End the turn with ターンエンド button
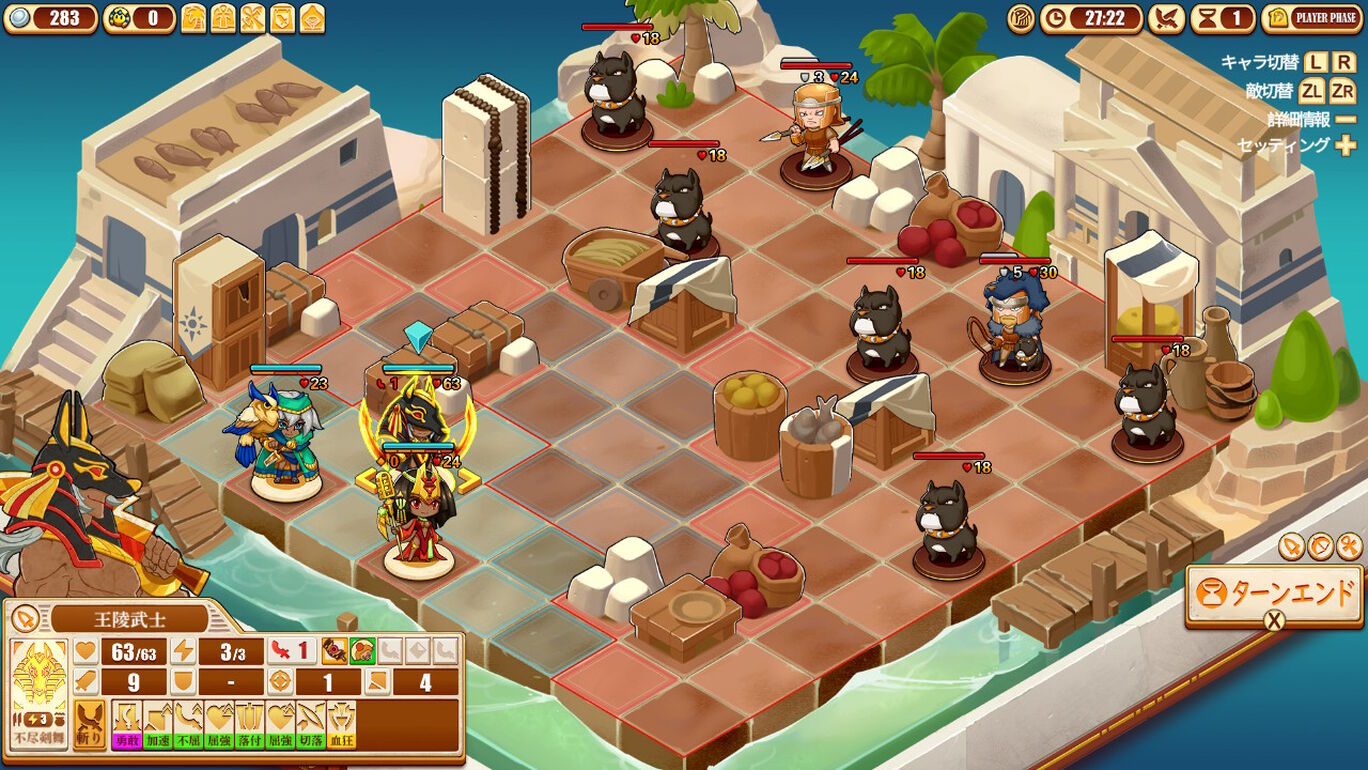This screenshot has height=770, width=1368. (1274, 594)
